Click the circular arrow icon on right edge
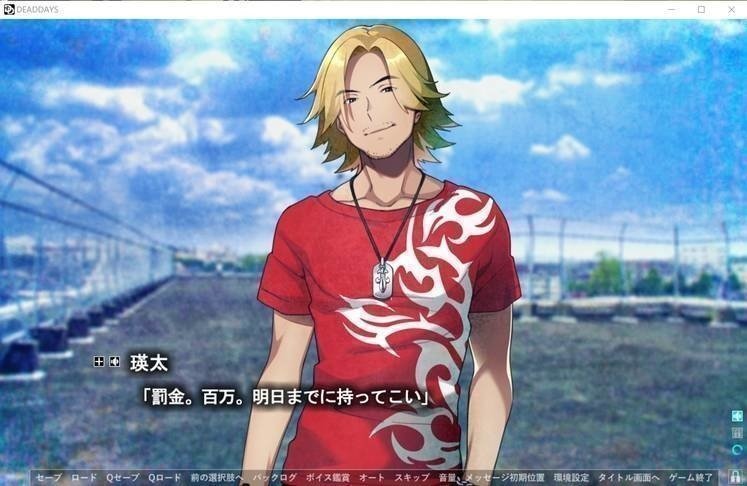 tap(737, 450)
